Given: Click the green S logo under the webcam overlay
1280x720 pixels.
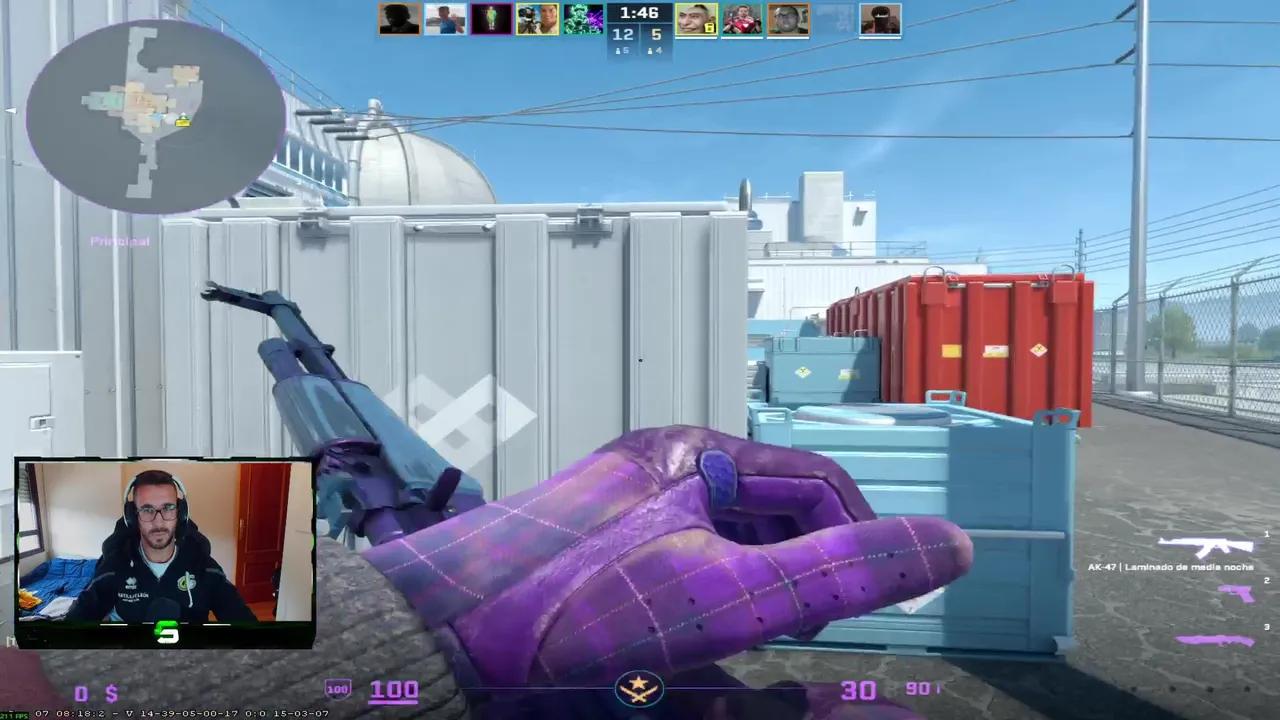Looking at the screenshot, I should click(x=167, y=632).
